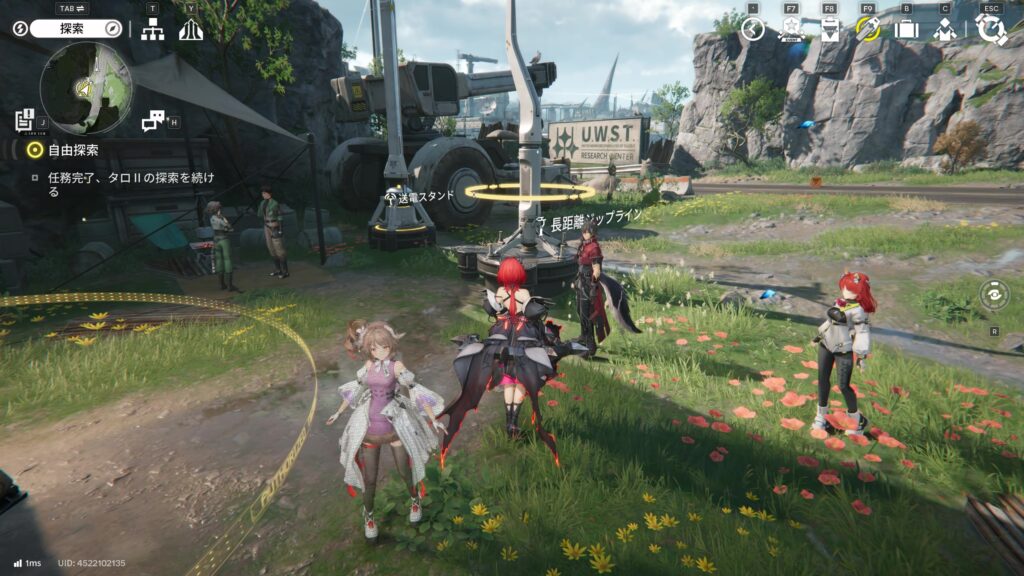Open the clipboard icon with down arrow
The image size is (1024, 576).
click(829, 29)
